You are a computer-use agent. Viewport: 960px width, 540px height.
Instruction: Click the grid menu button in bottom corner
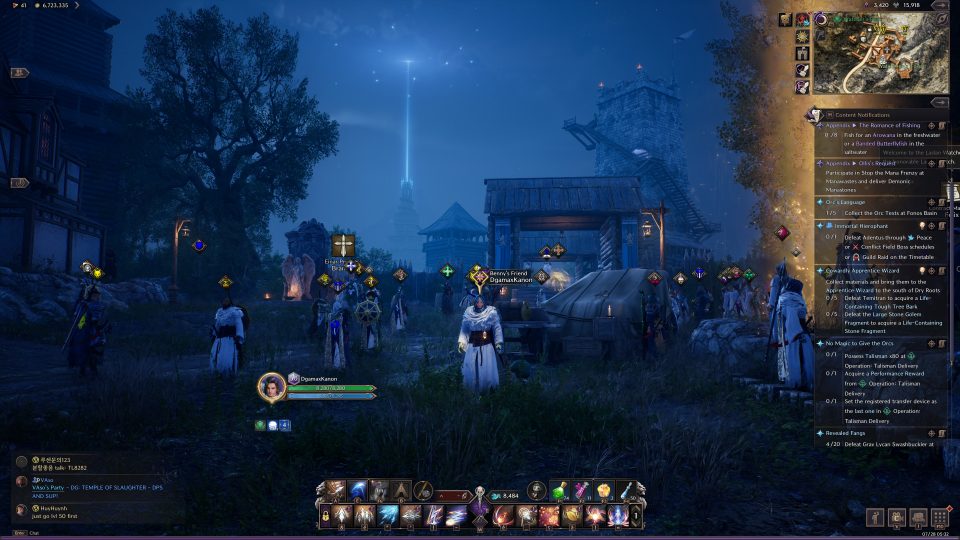click(x=939, y=517)
